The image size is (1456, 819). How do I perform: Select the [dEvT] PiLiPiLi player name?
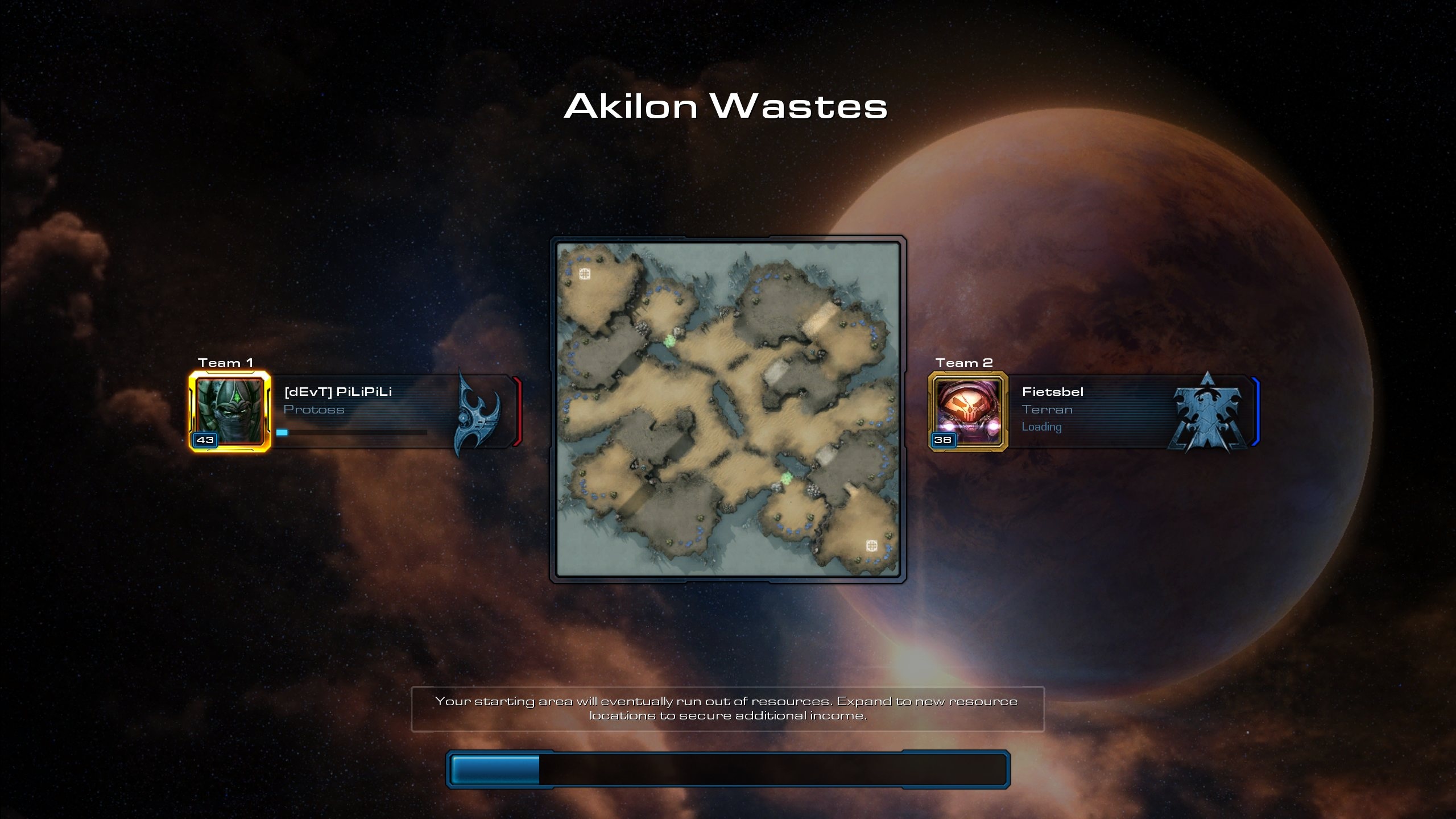coord(338,392)
